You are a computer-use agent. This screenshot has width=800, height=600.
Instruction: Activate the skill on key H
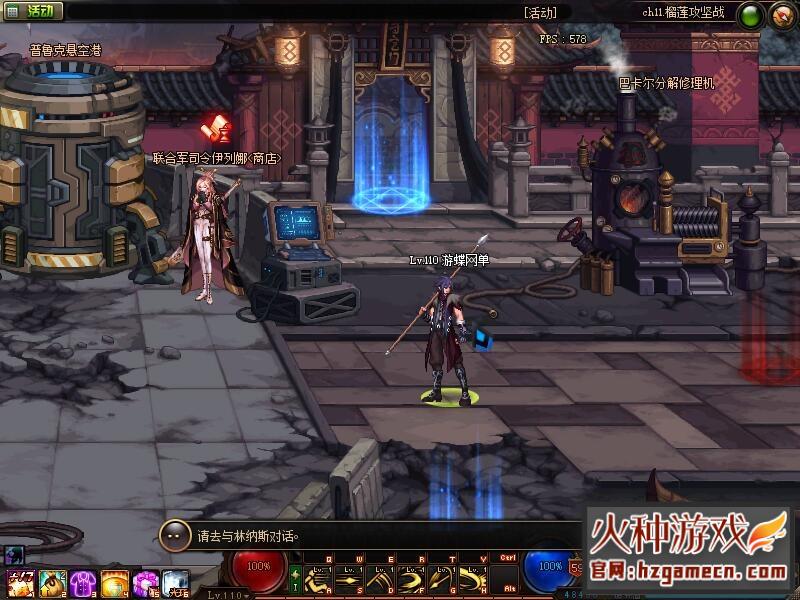coord(470,580)
